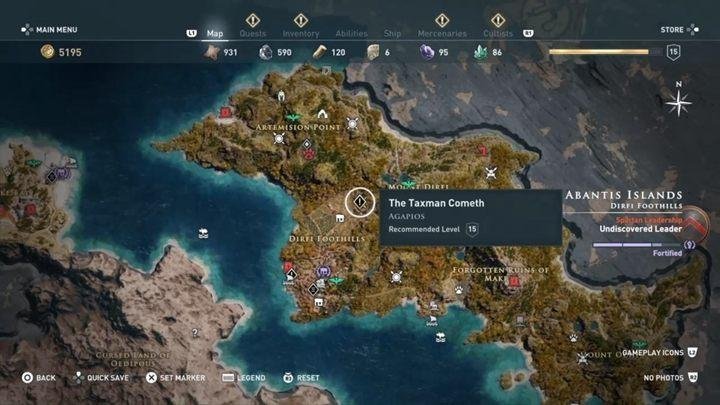Switch to the Cultists tab
Viewport: 720px width, 405px height.
point(497,33)
